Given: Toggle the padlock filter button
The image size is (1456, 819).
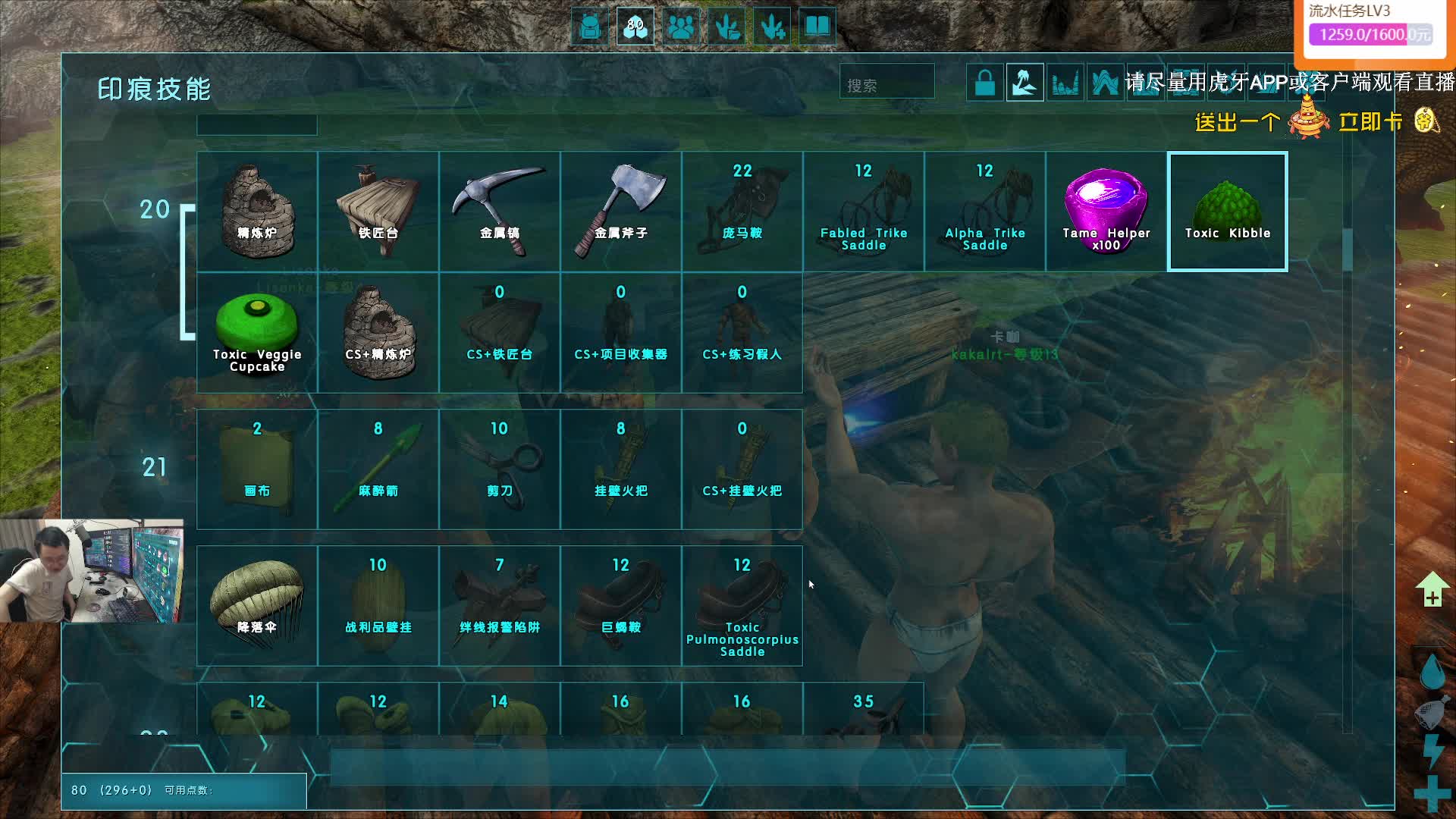Looking at the screenshot, I should coord(984,83).
